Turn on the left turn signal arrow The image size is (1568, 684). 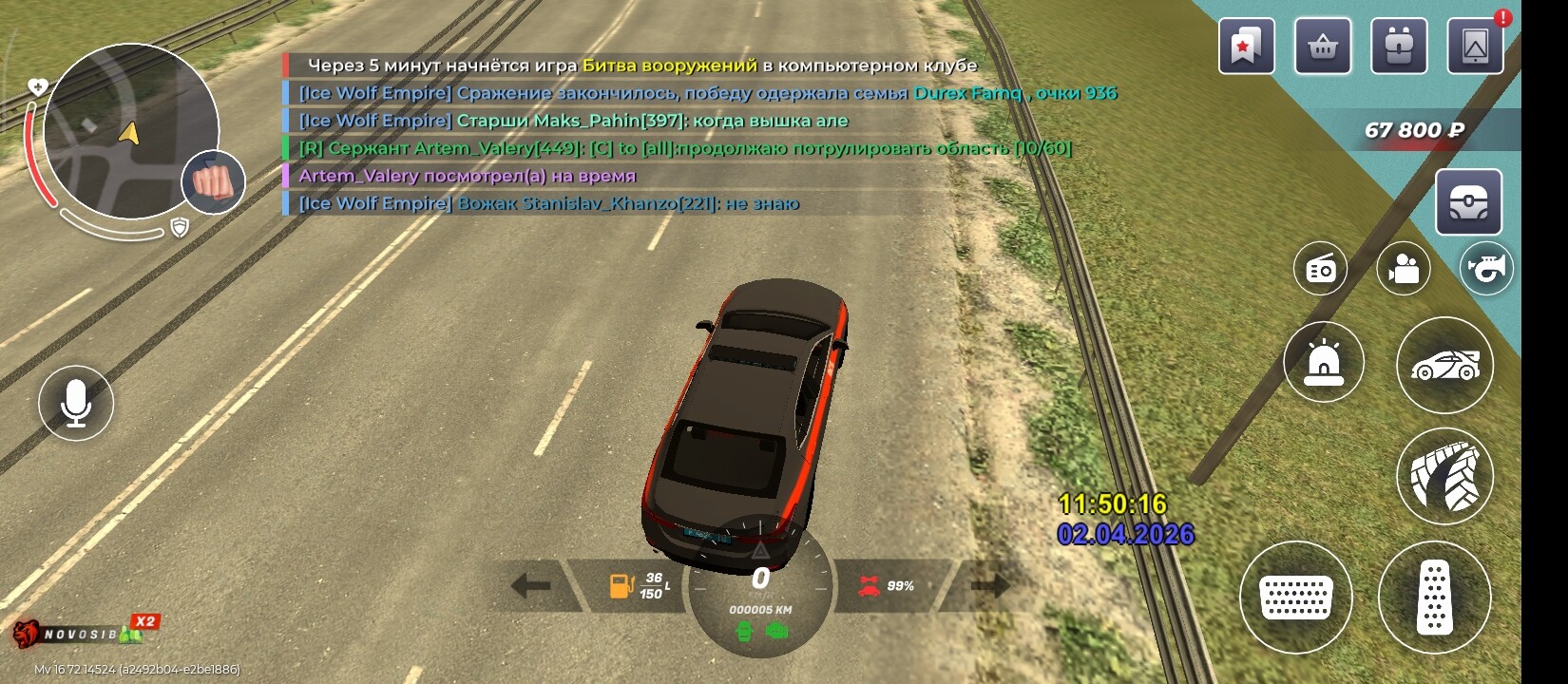[x=531, y=585]
